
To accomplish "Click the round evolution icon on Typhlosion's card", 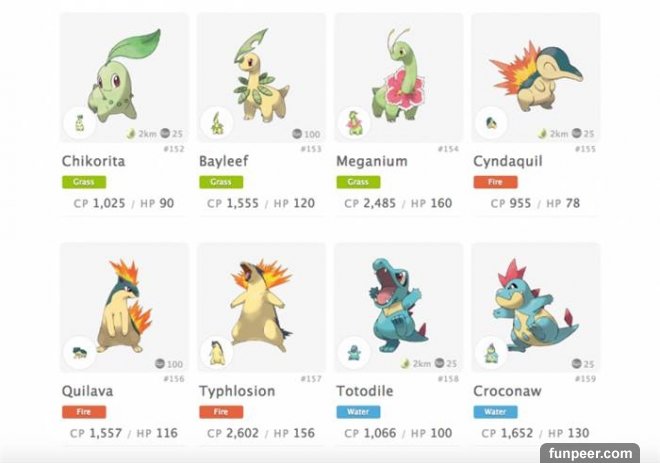I will [x=216, y=353].
